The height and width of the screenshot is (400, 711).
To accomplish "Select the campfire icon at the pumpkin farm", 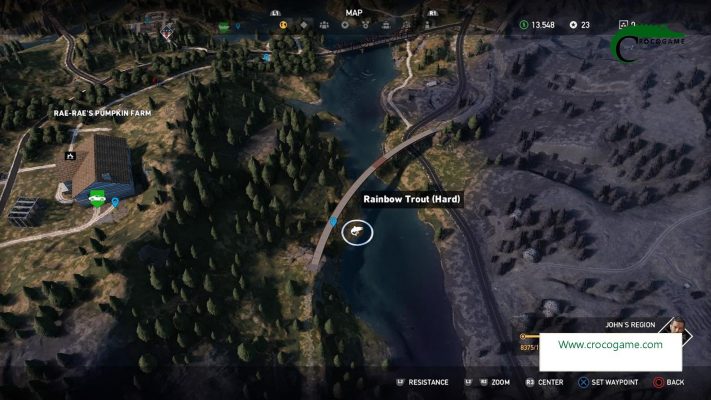I will 70,156.
